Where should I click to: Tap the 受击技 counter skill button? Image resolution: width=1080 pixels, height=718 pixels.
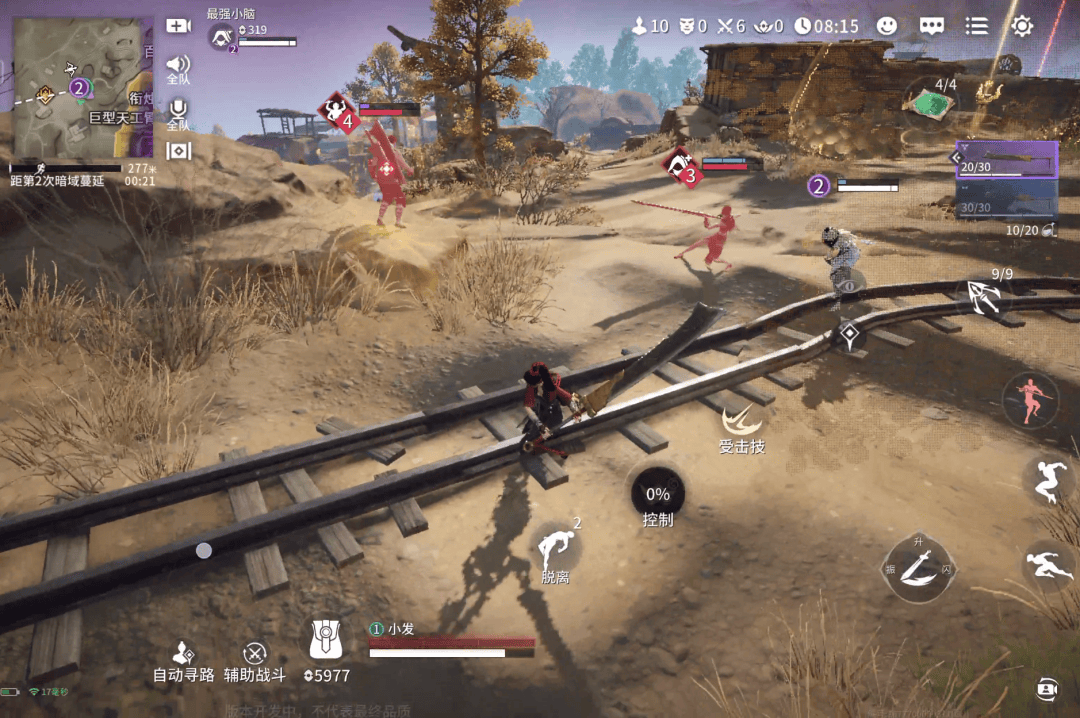tap(742, 426)
